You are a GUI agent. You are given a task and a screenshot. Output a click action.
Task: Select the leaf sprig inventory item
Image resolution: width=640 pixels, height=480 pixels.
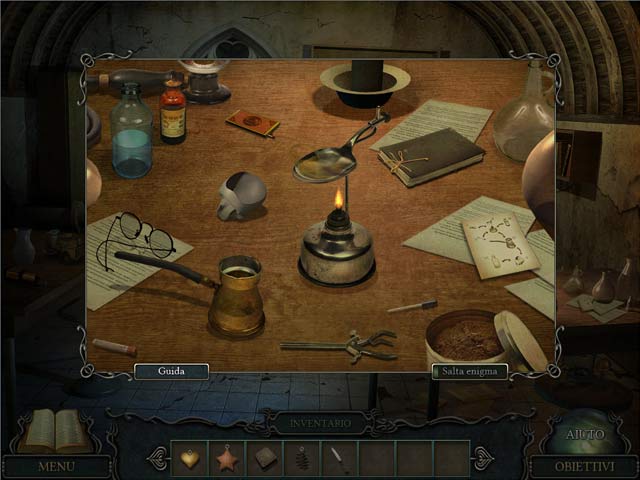pos(302,458)
